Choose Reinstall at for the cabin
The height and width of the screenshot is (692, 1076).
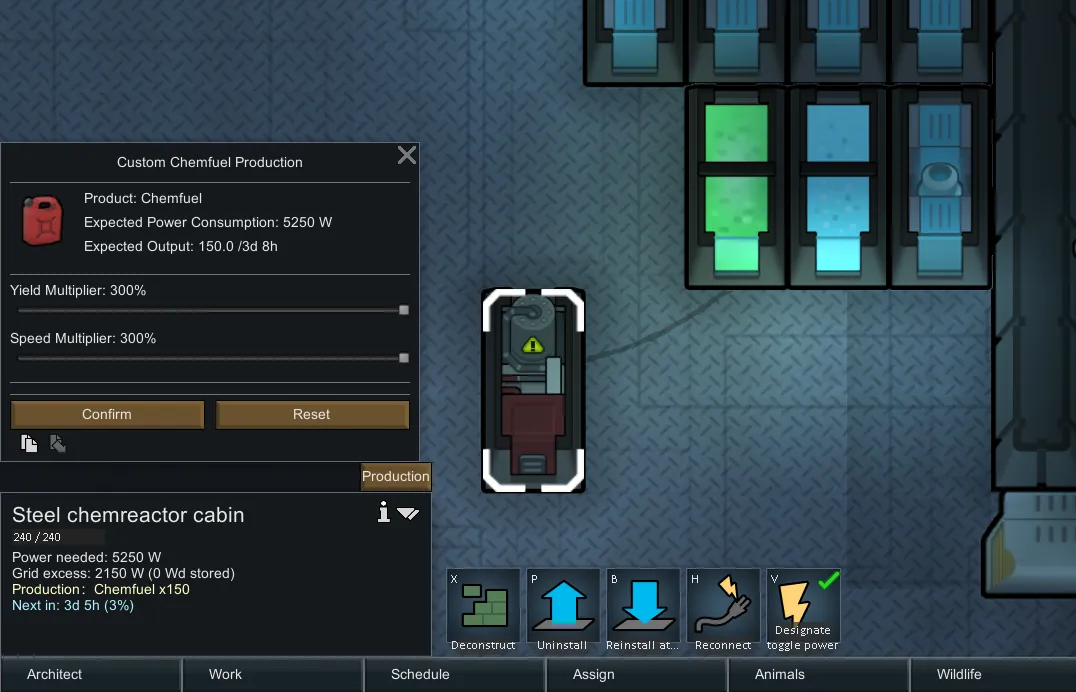642,606
